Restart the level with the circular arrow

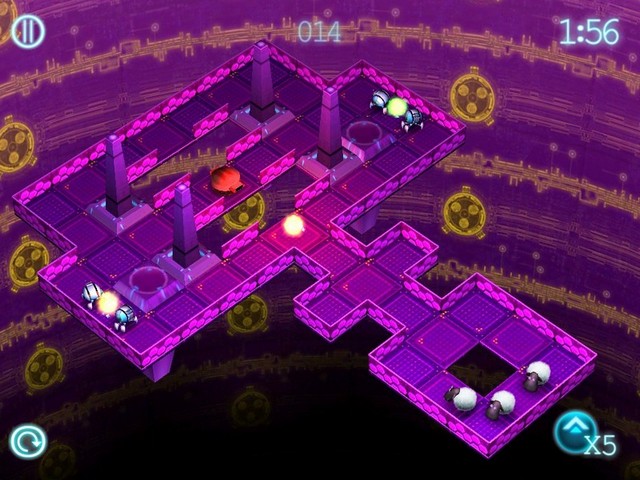[27, 440]
